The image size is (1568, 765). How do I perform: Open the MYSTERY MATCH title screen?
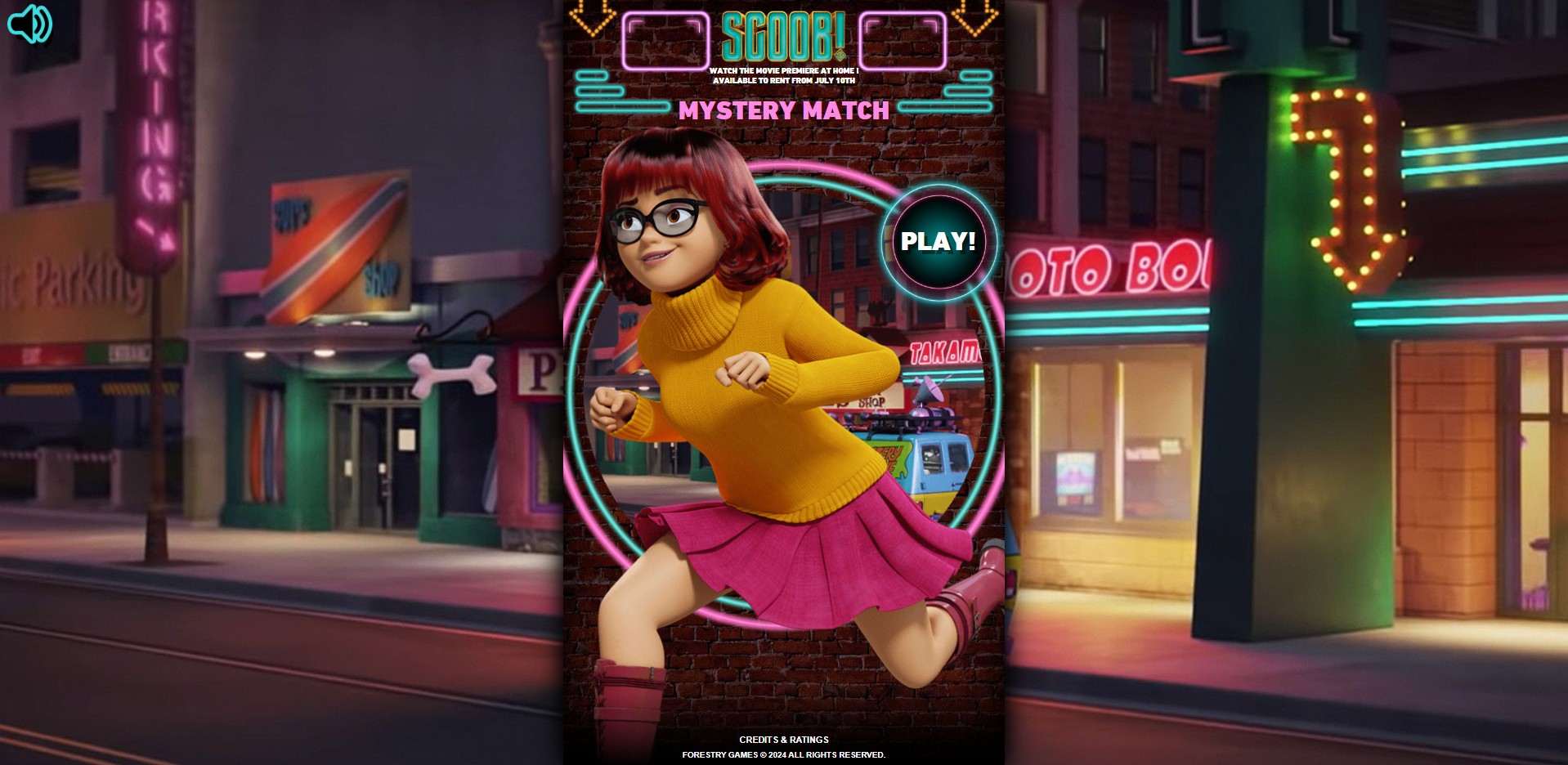786,112
